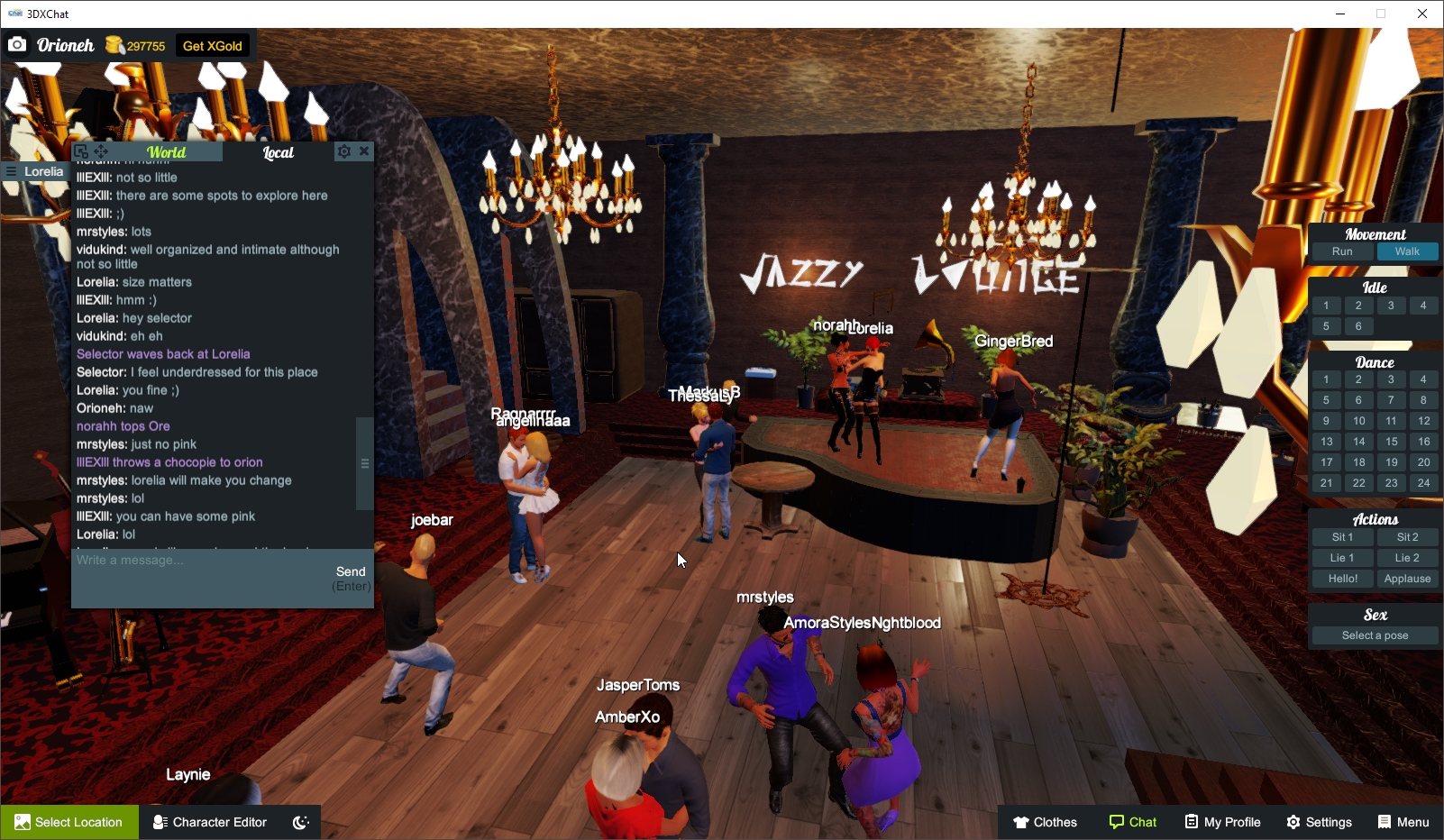Click the chat window scrollbar handle

tap(364, 462)
